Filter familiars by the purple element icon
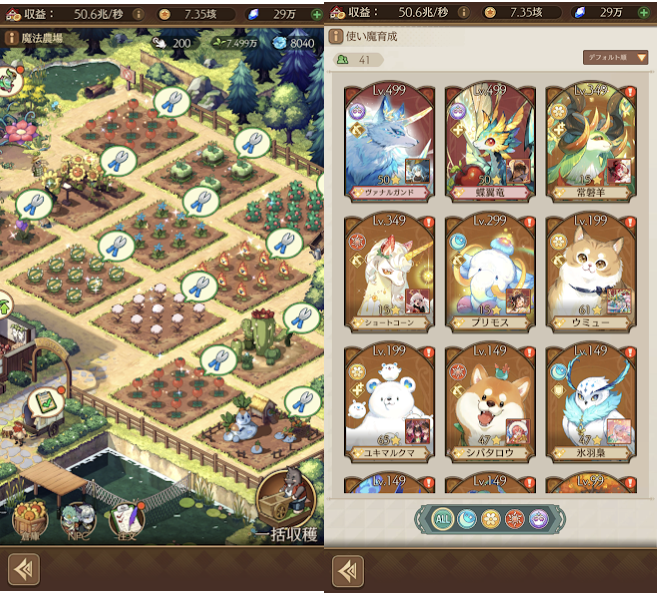The height and width of the screenshot is (598, 660). [541, 519]
